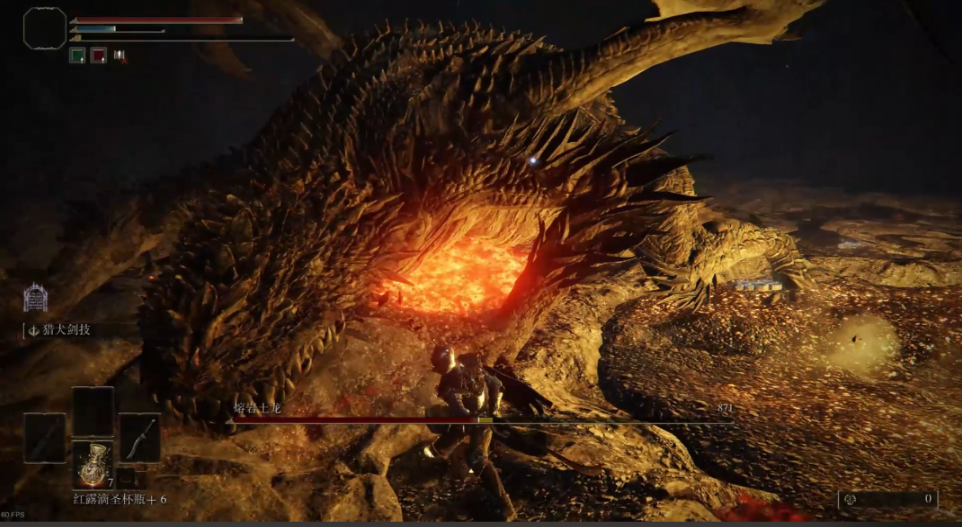Click the rune counter box
The width and height of the screenshot is (962, 528).
coord(888,498)
